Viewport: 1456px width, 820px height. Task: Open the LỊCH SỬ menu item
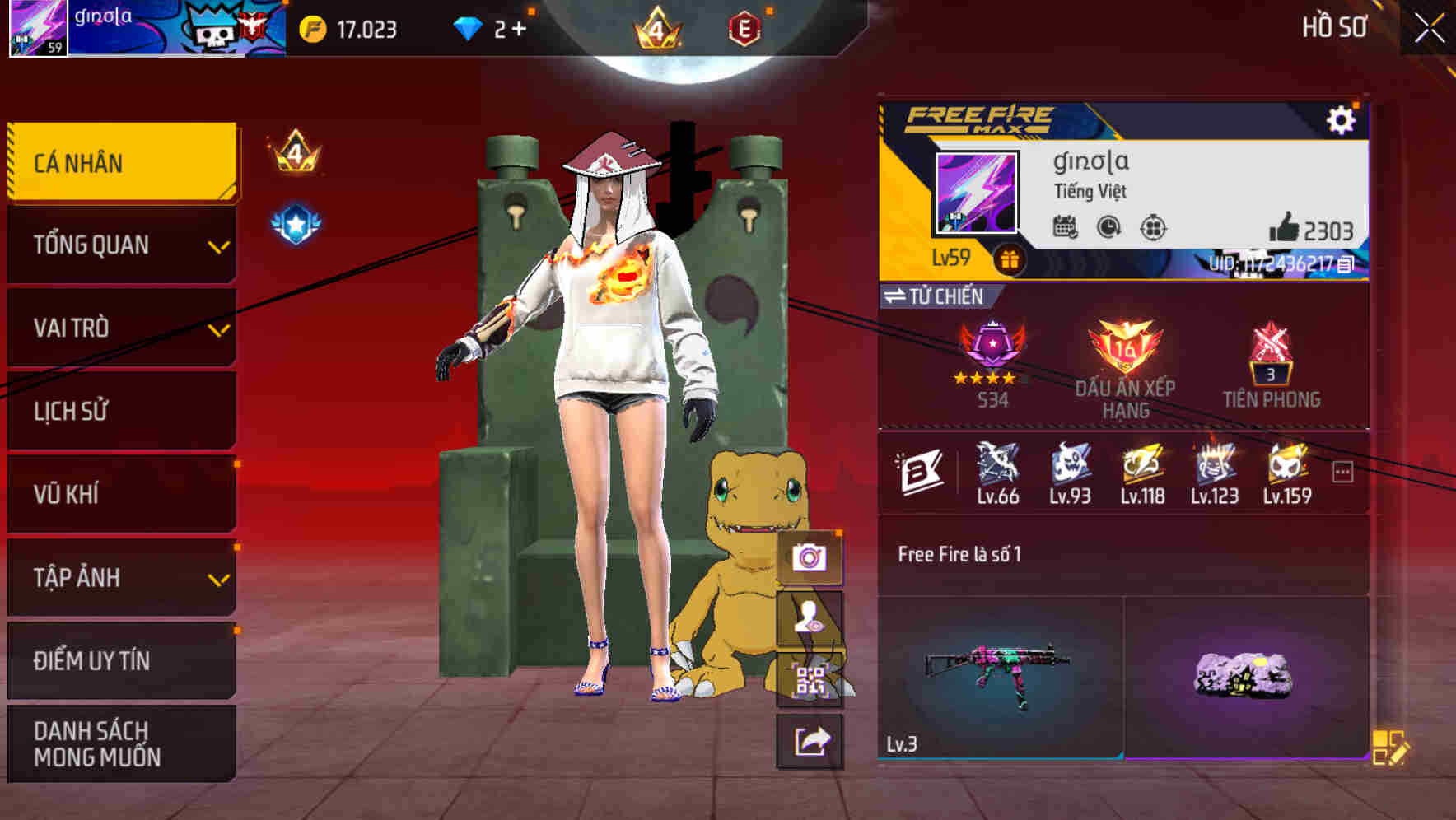pos(120,411)
